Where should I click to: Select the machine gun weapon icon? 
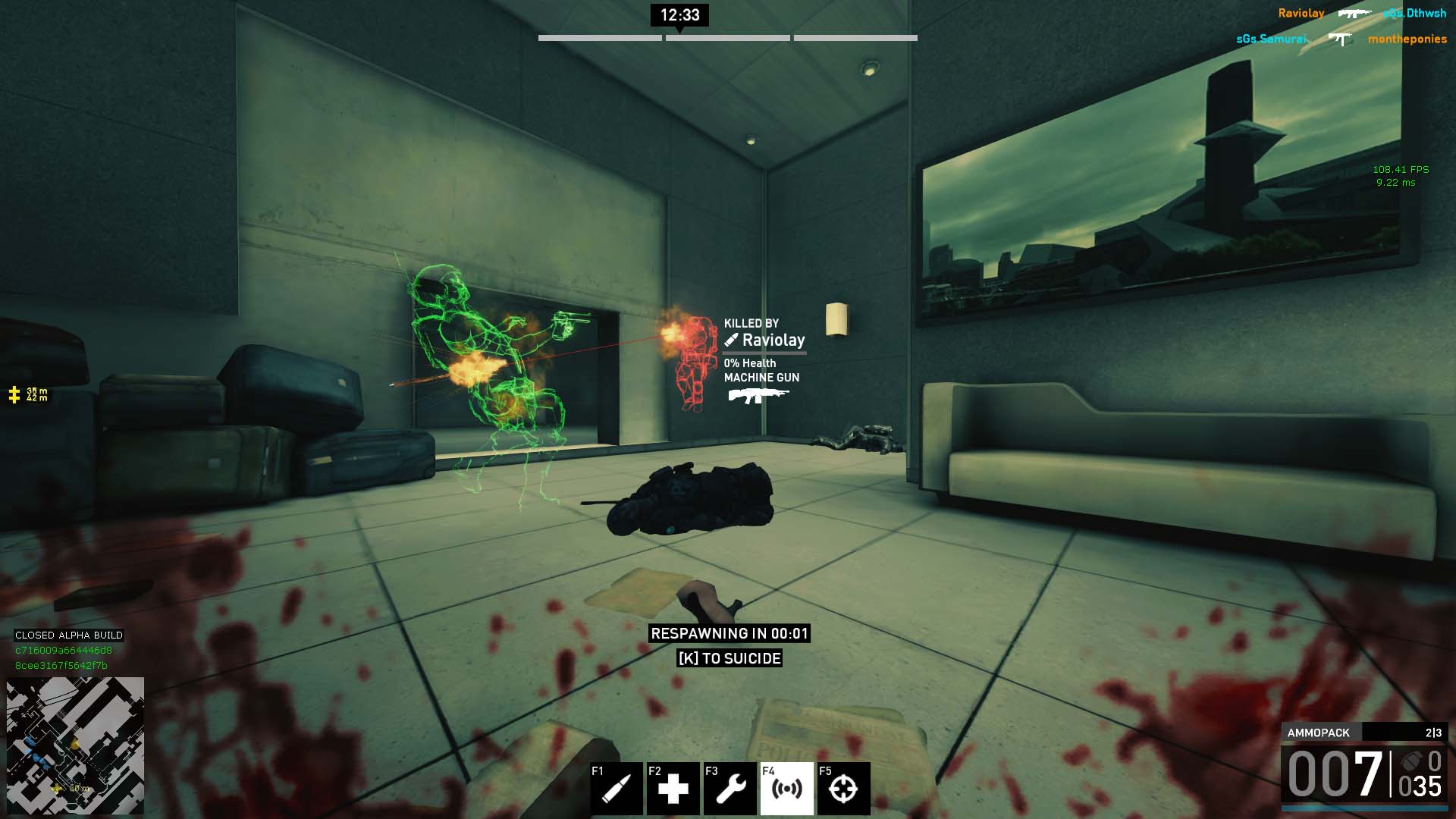pyautogui.click(x=758, y=396)
